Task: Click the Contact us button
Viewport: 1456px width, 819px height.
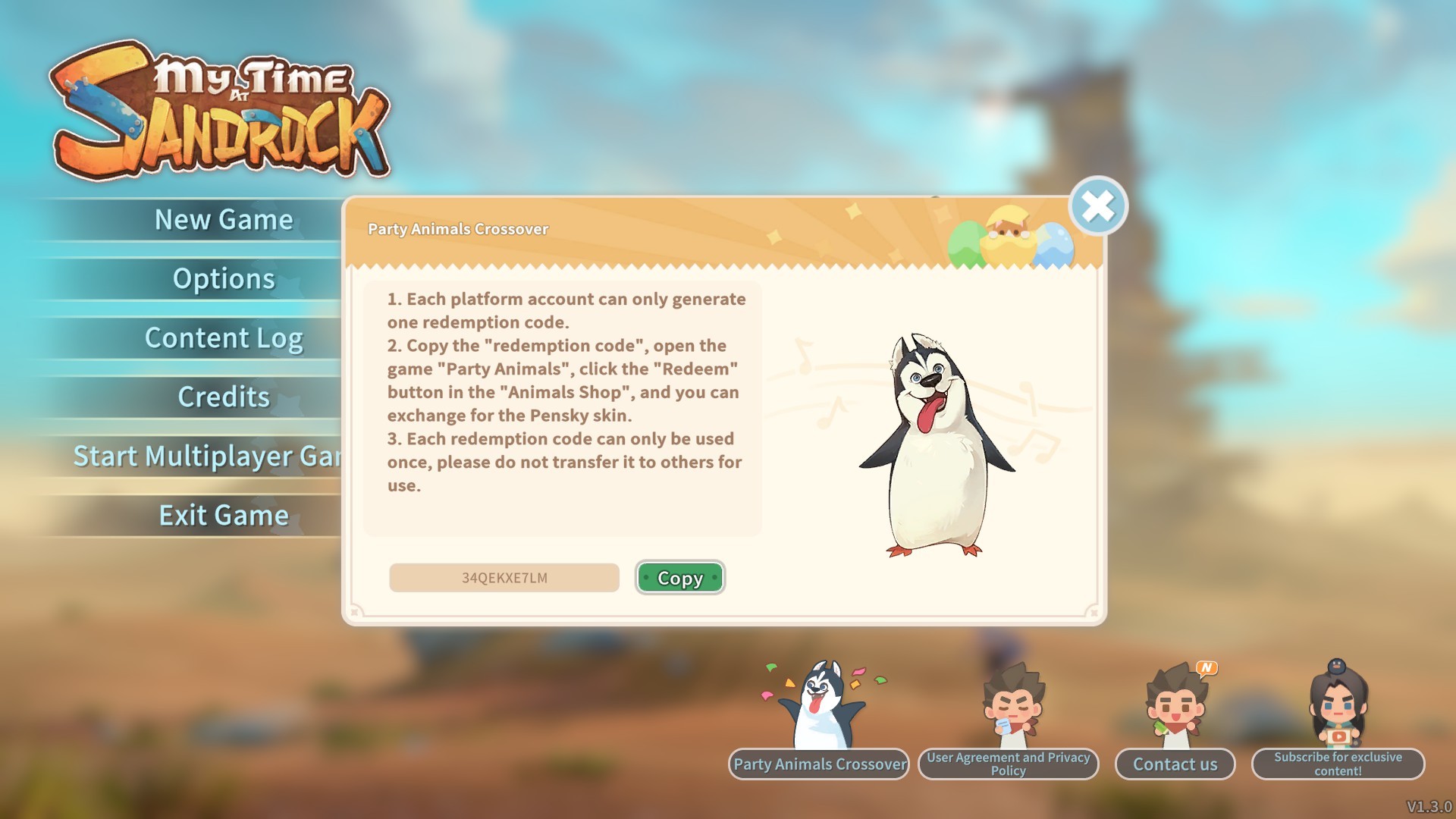Action: click(1175, 764)
